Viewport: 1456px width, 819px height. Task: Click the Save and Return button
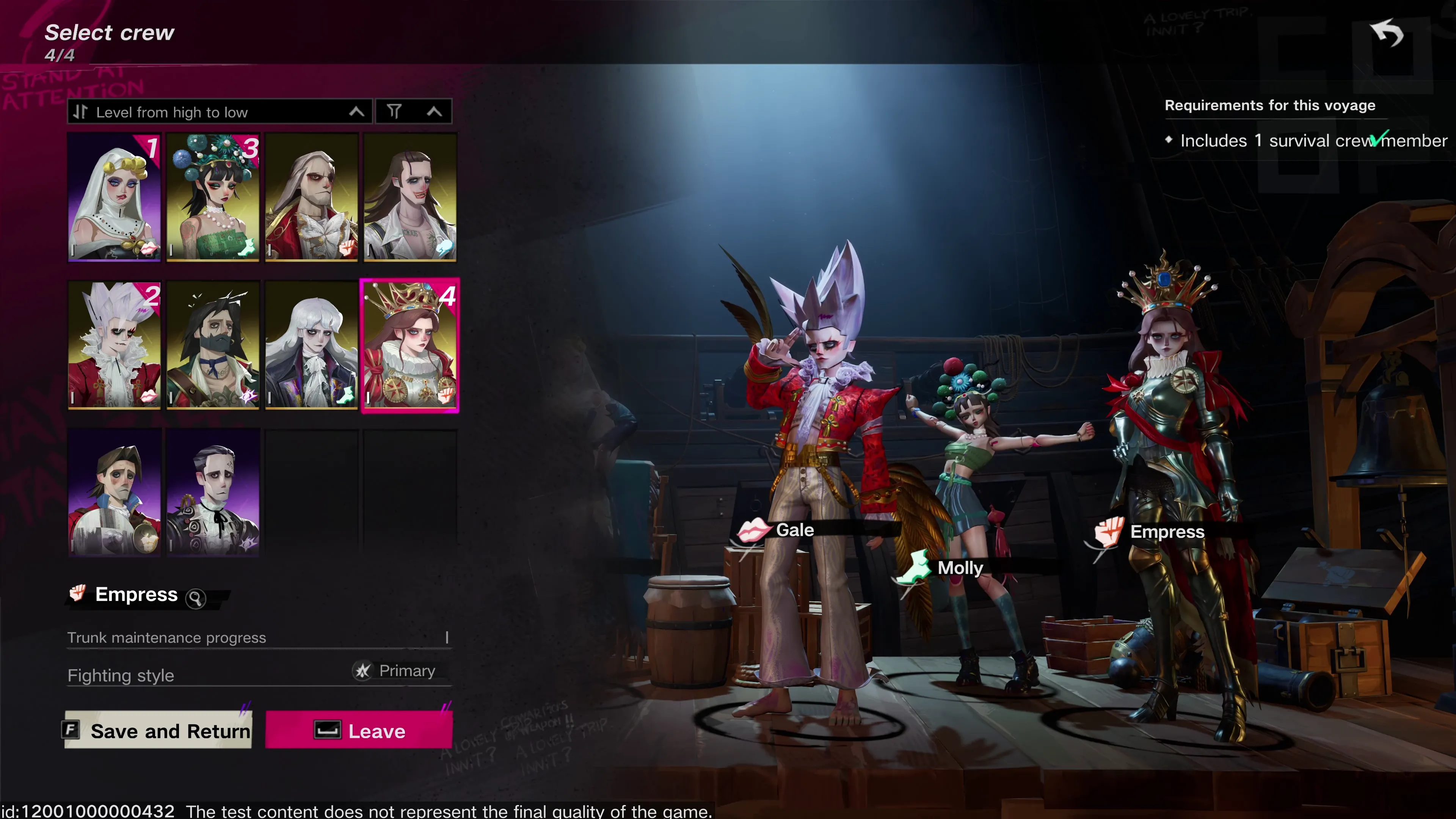coord(159,730)
